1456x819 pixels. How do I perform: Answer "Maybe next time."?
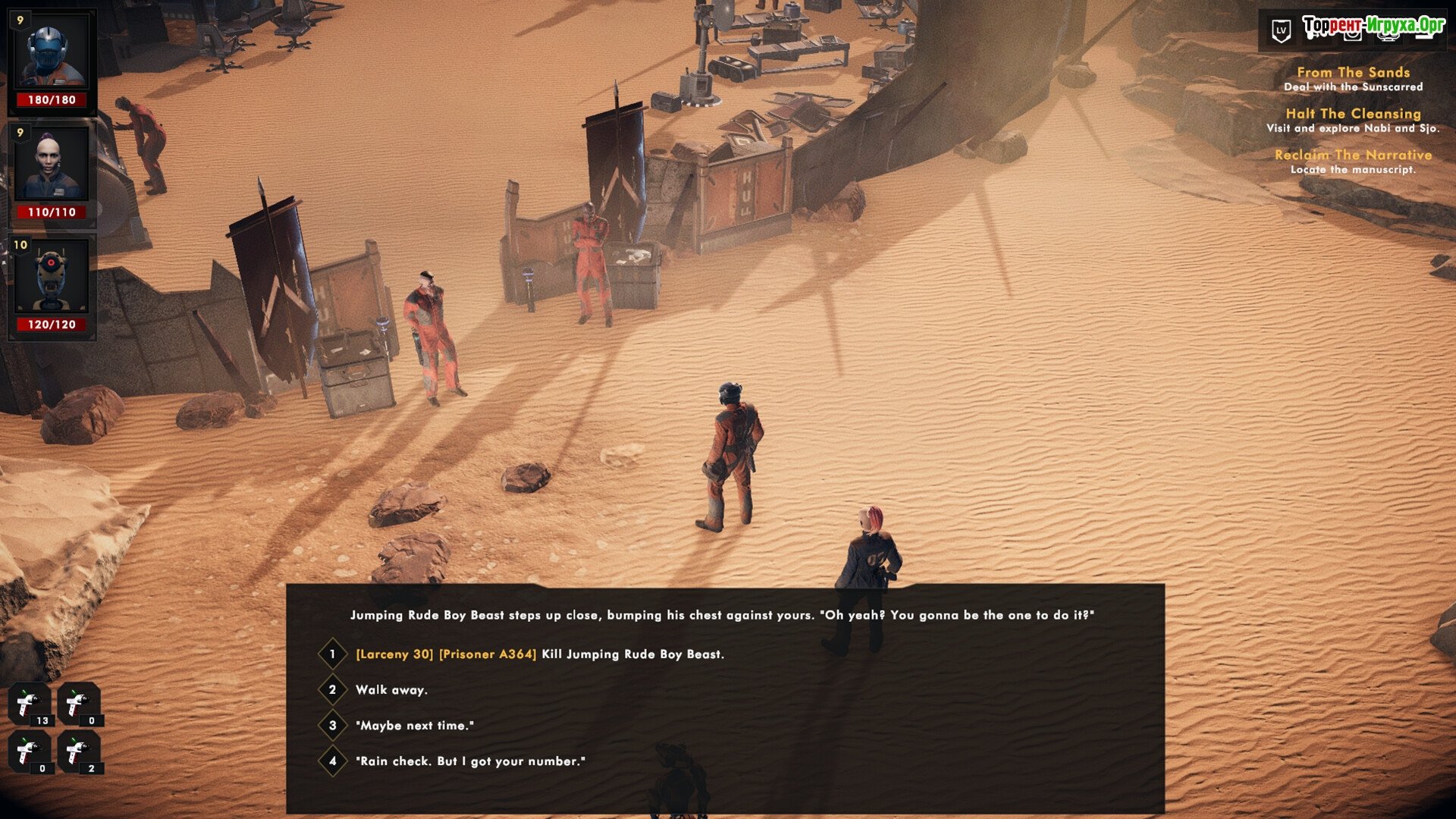tap(414, 726)
